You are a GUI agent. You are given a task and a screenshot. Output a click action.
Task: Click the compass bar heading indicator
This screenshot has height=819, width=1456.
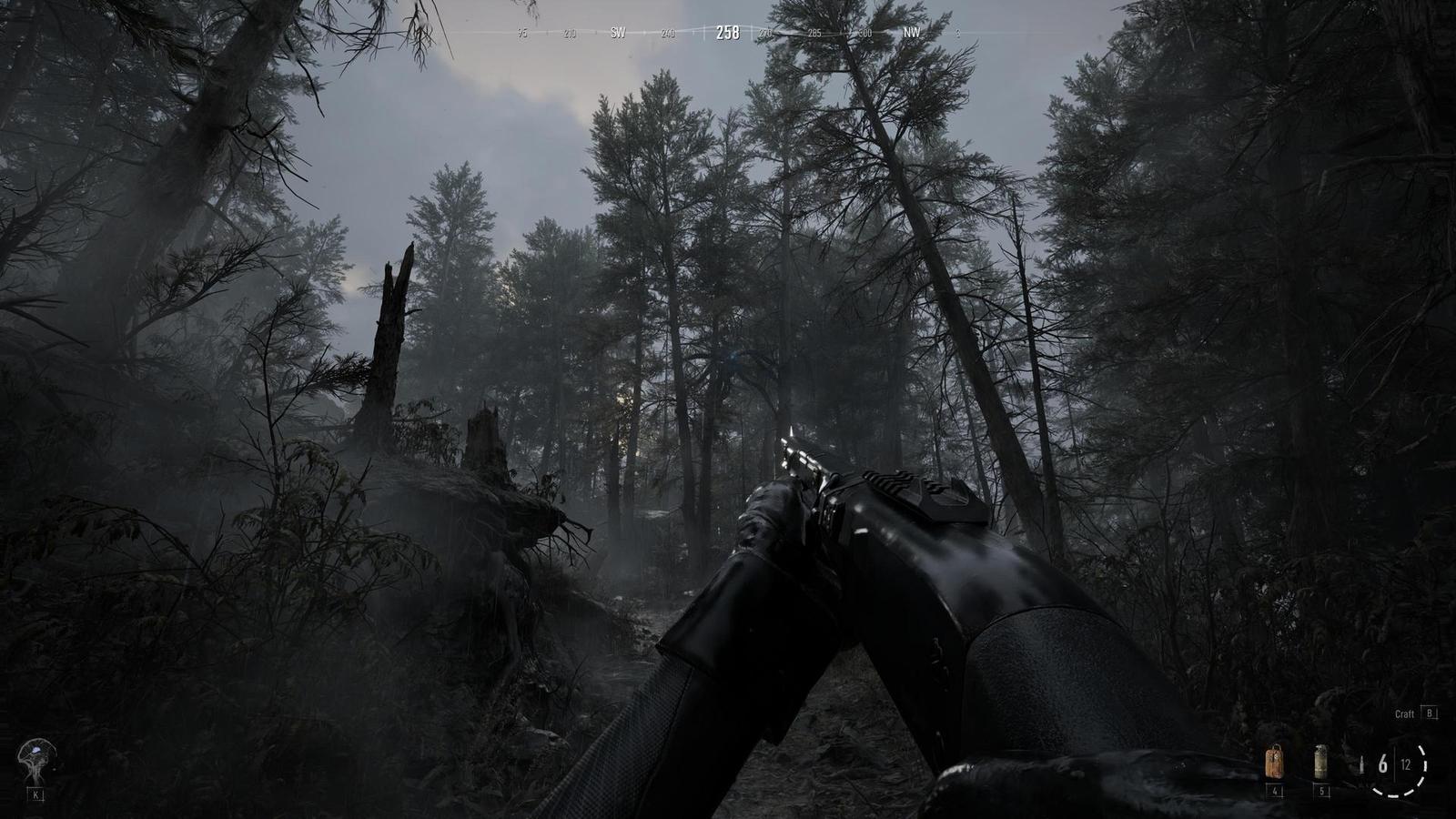click(x=727, y=33)
